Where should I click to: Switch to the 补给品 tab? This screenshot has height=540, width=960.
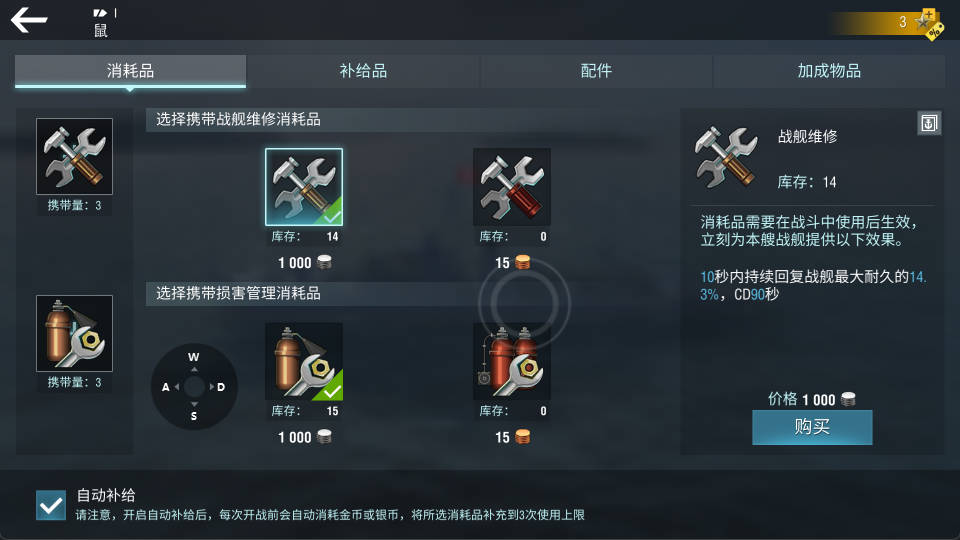click(x=363, y=71)
